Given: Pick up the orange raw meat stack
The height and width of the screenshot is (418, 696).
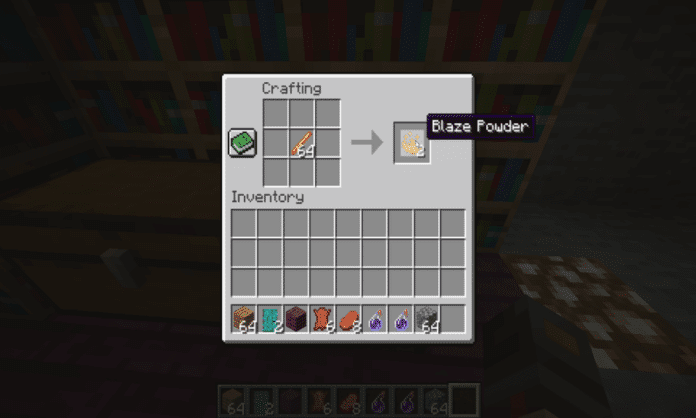Looking at the screenshot, I should (x=349, y=319).
